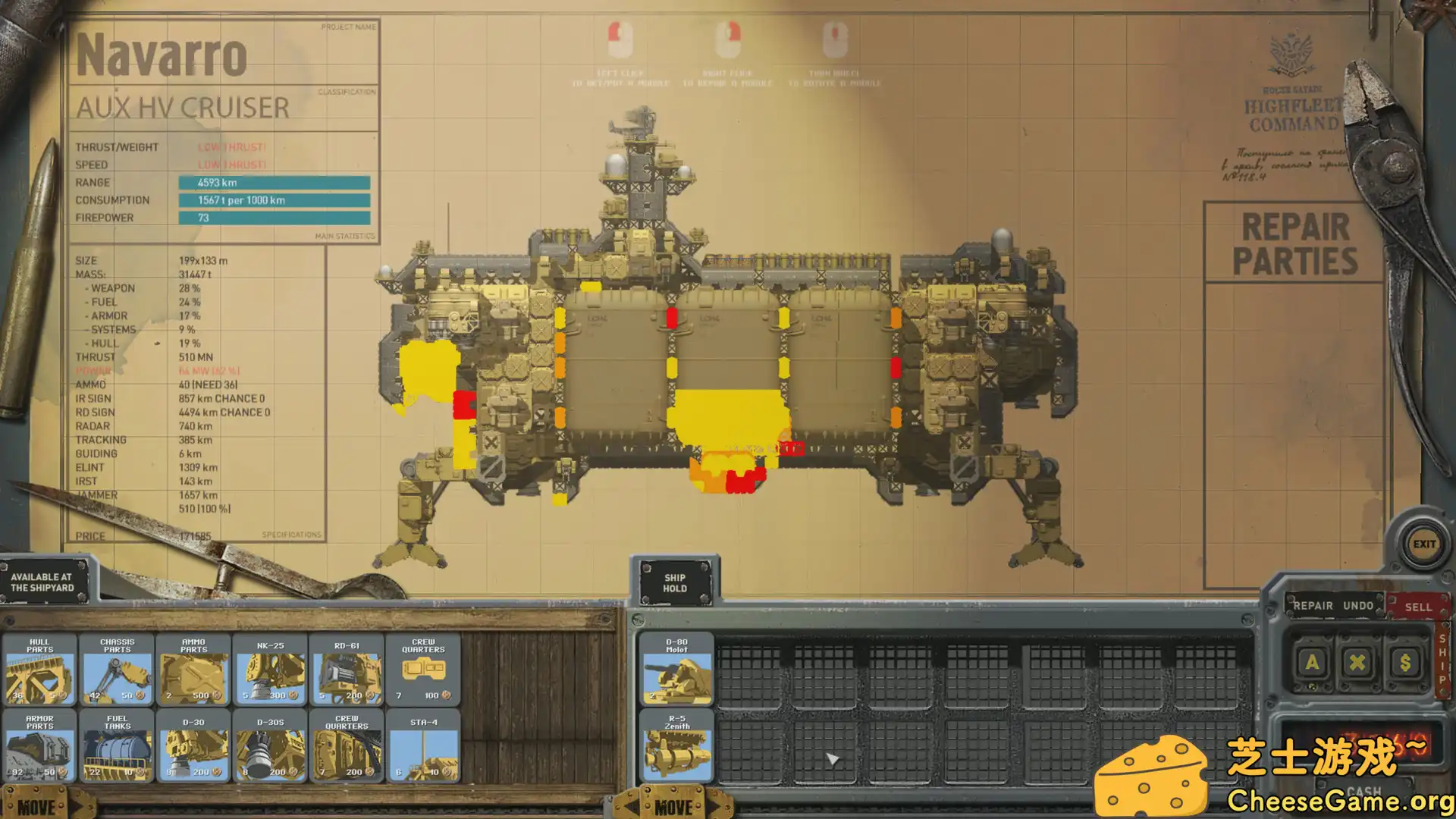Click the Move button under the shipyard crate
This screenshot has height=819, width=1456.
point(36,807)
